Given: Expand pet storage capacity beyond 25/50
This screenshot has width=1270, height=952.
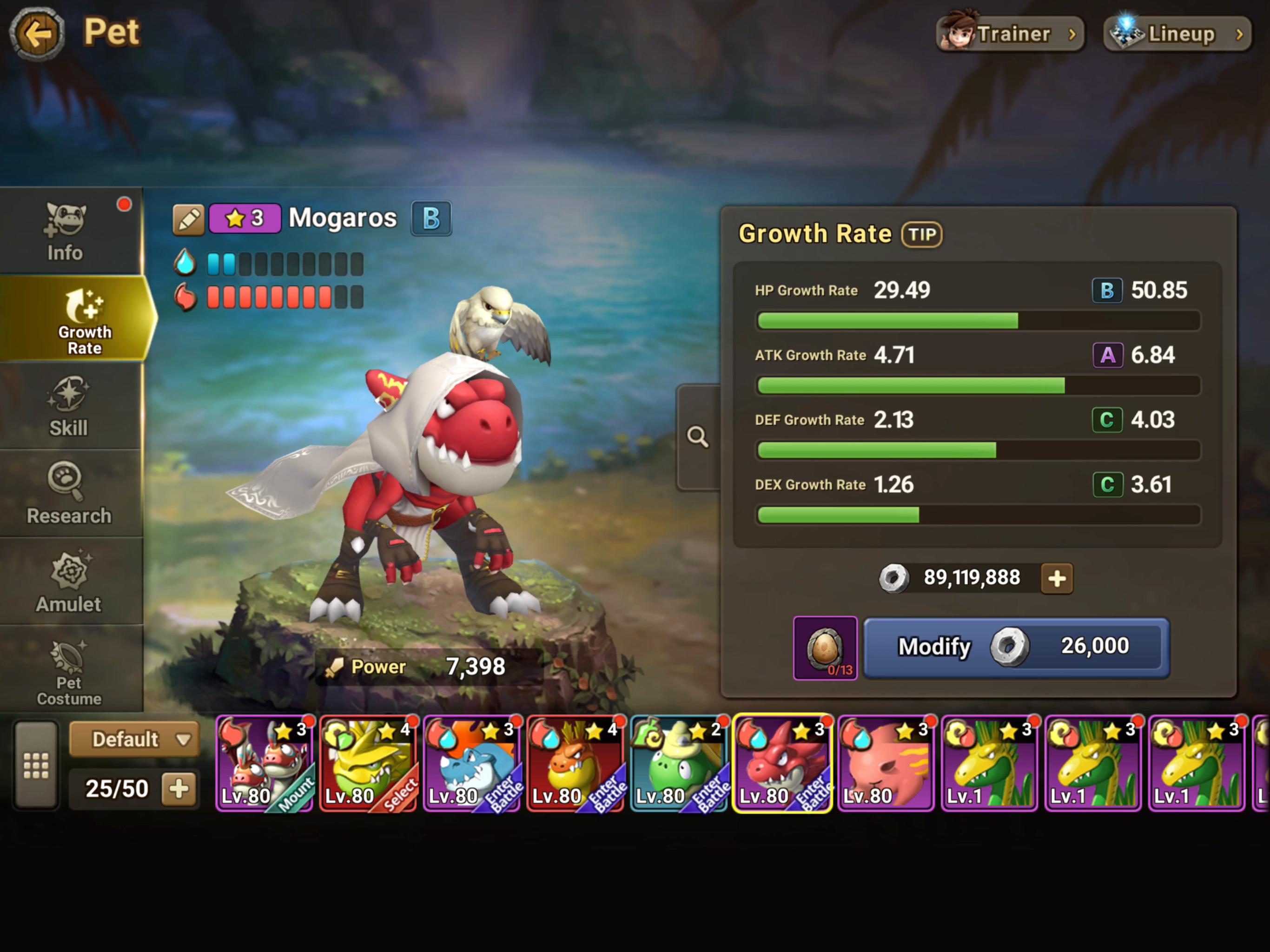Looking at the screenshot, I should [179, 788].
